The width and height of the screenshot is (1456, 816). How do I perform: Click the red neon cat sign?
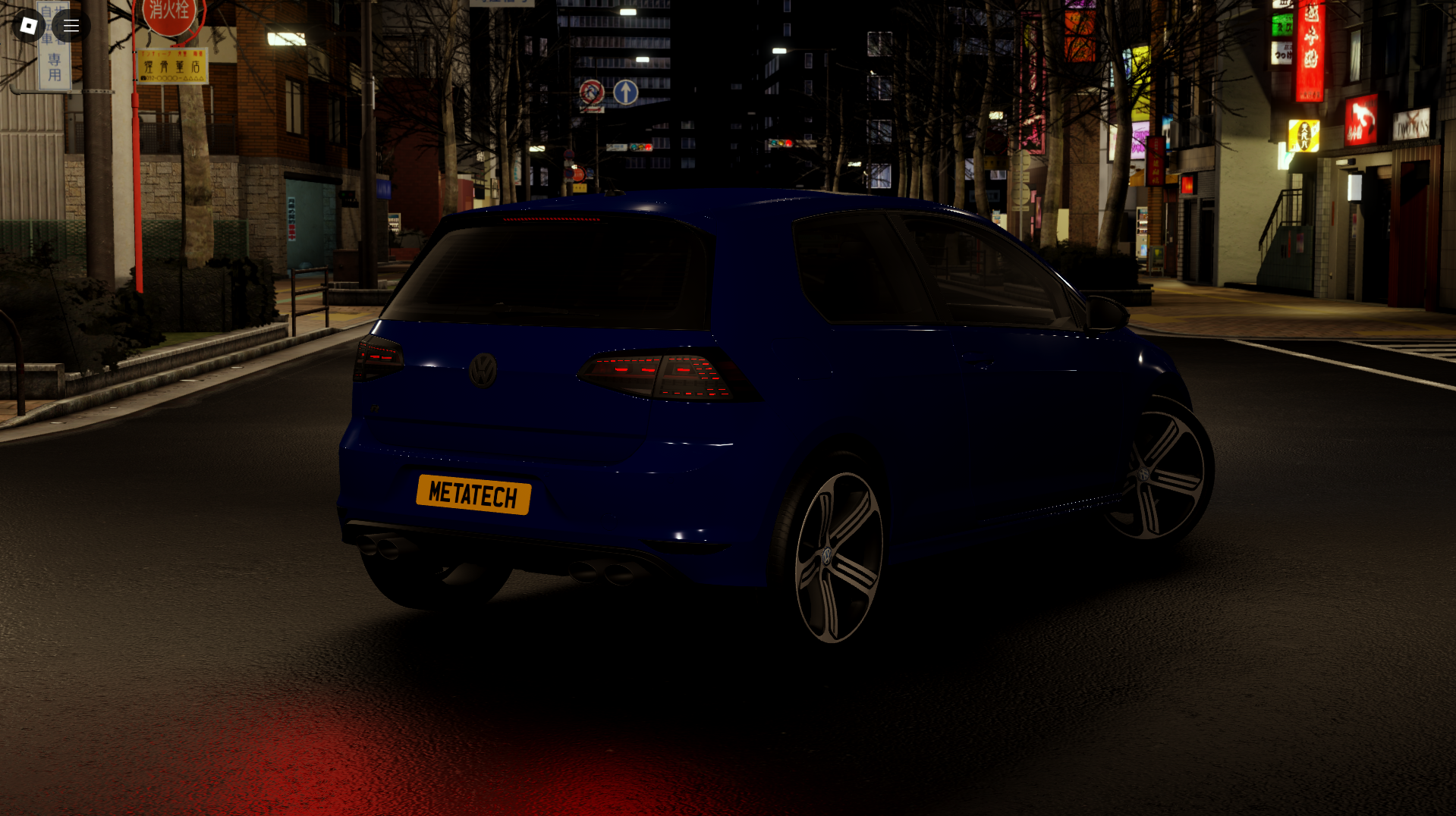coord(1362,121)
